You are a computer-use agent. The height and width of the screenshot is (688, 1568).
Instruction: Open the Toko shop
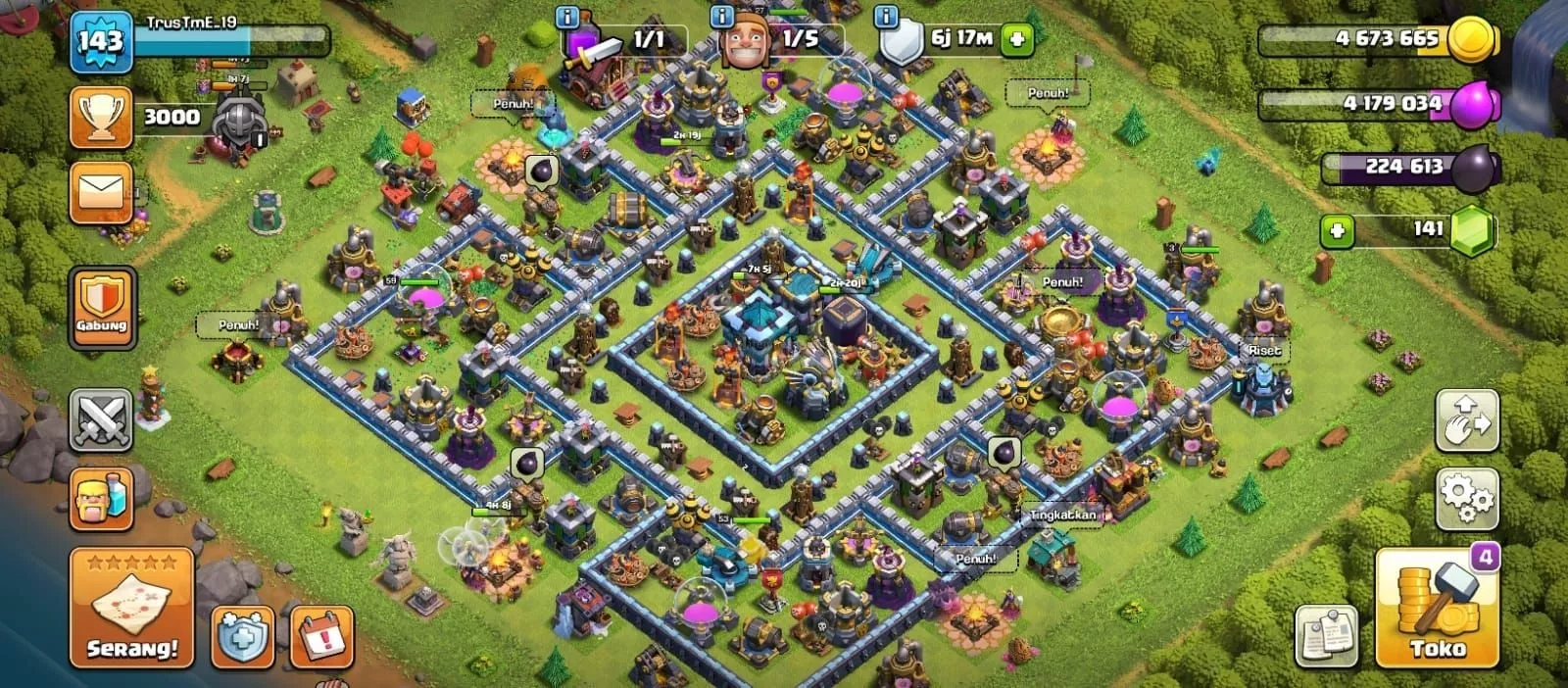(x=1437, y=609)
